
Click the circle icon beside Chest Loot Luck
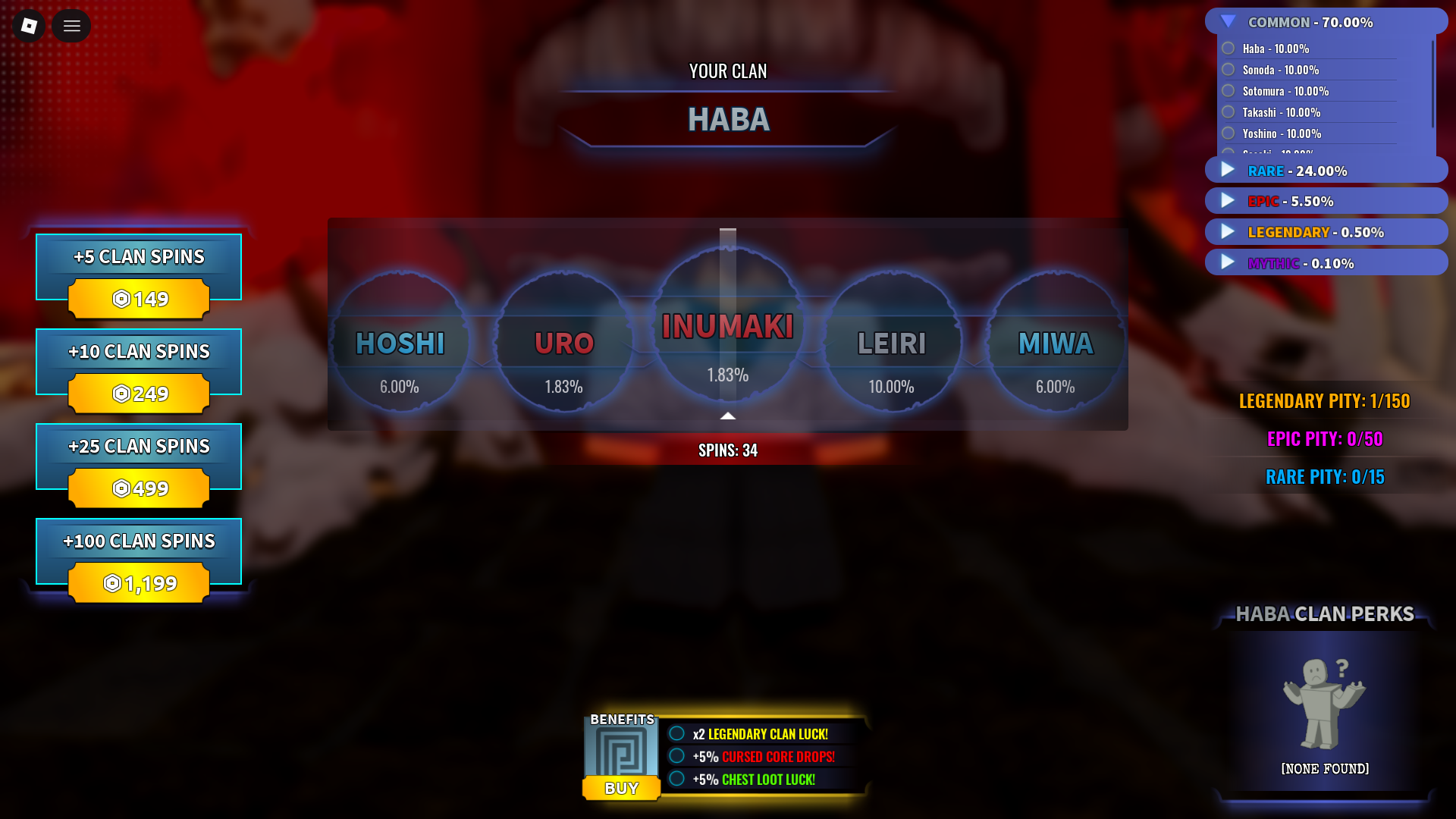(x=677, y=779)
